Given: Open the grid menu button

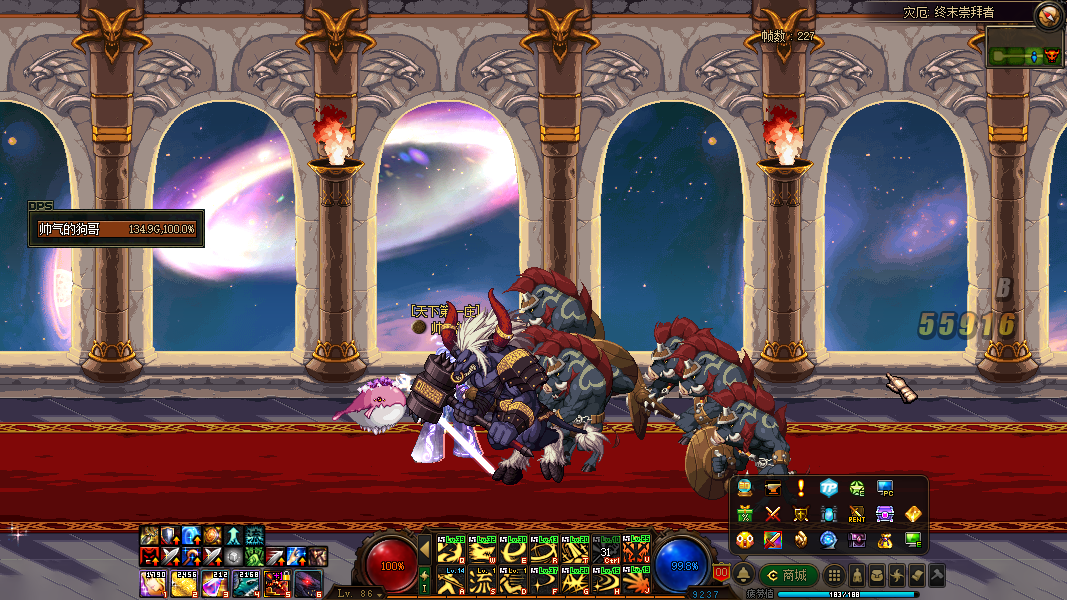Looking at the screenshot, I should [834, 575].
